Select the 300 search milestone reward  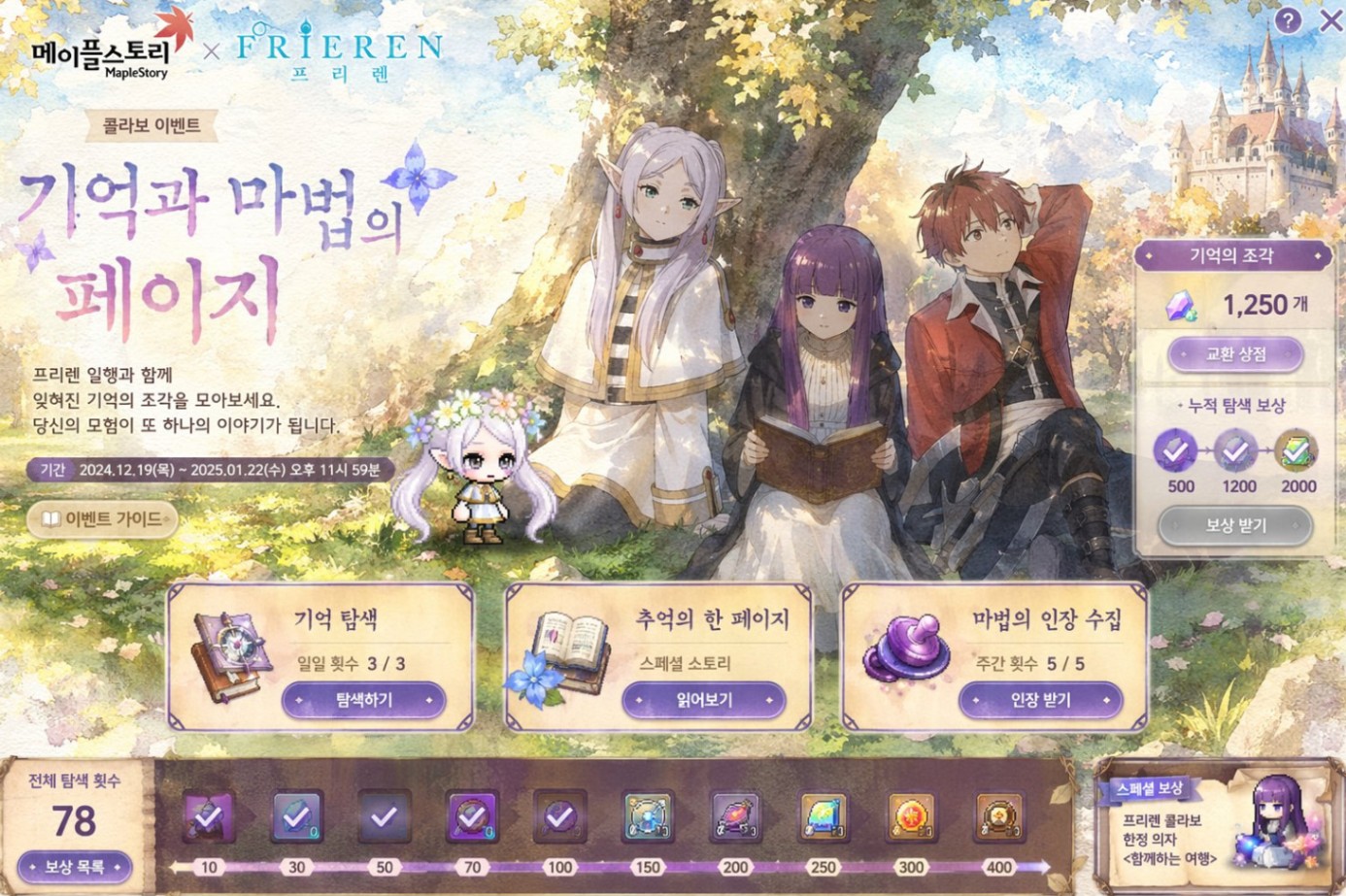point(911,816)
